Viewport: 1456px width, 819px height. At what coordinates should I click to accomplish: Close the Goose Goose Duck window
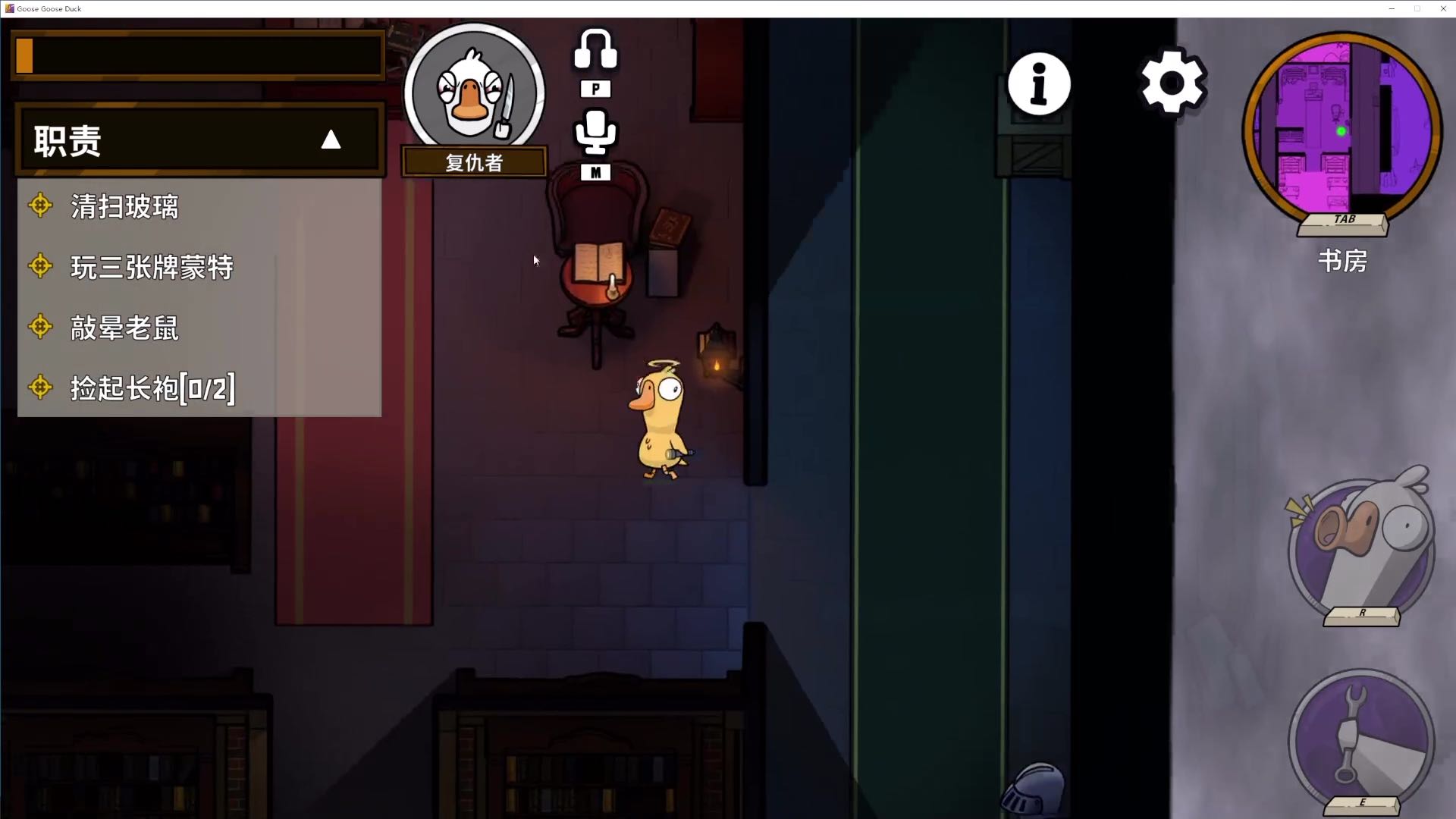pos(1442,8)
